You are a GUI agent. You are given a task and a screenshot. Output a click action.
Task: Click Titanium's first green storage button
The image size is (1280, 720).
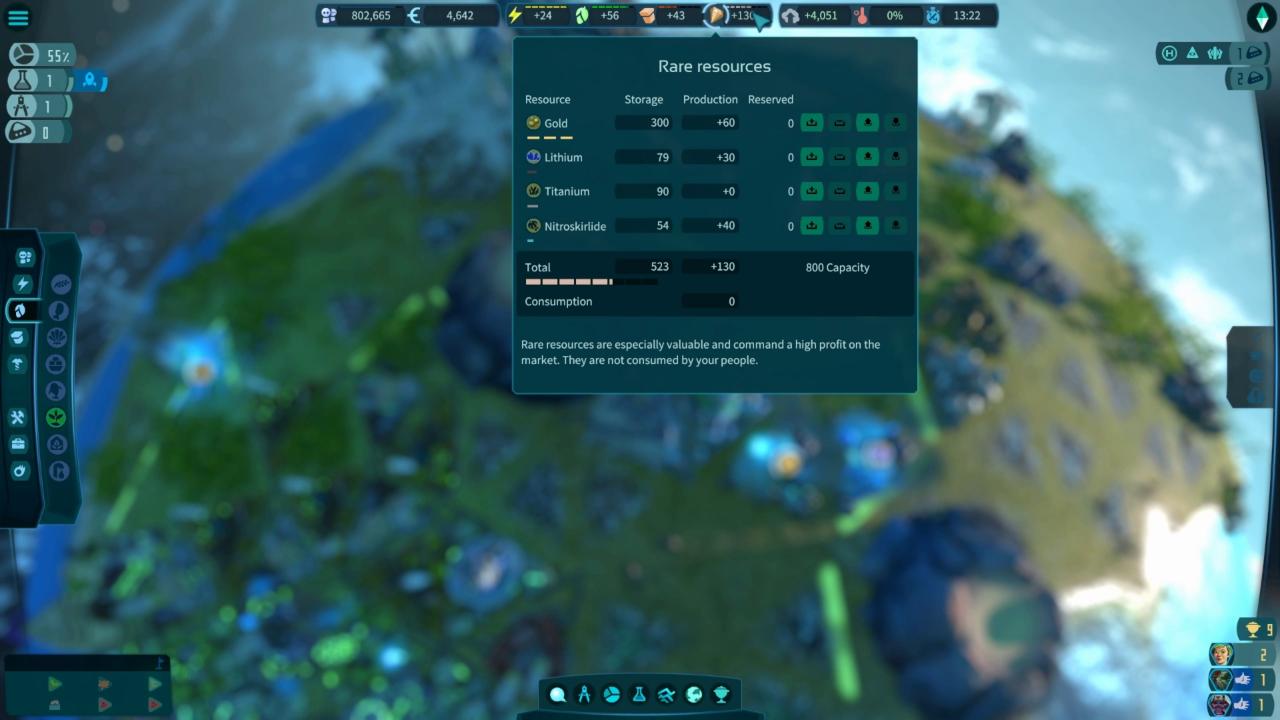811,191
